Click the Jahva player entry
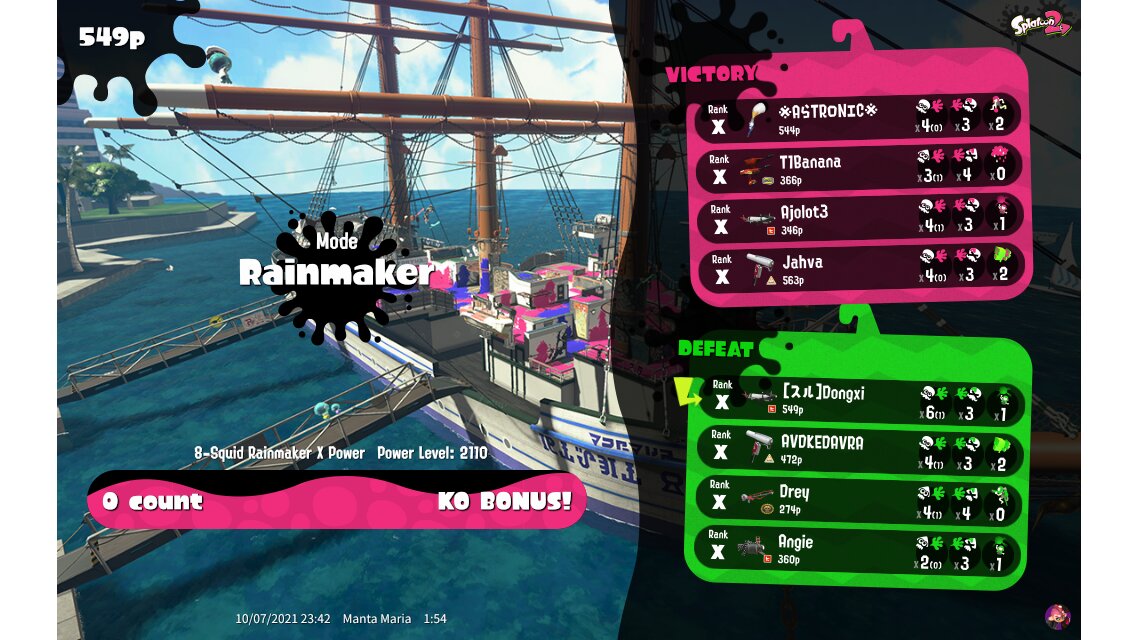The image size is (1138, 640). [x=858, y=268]
